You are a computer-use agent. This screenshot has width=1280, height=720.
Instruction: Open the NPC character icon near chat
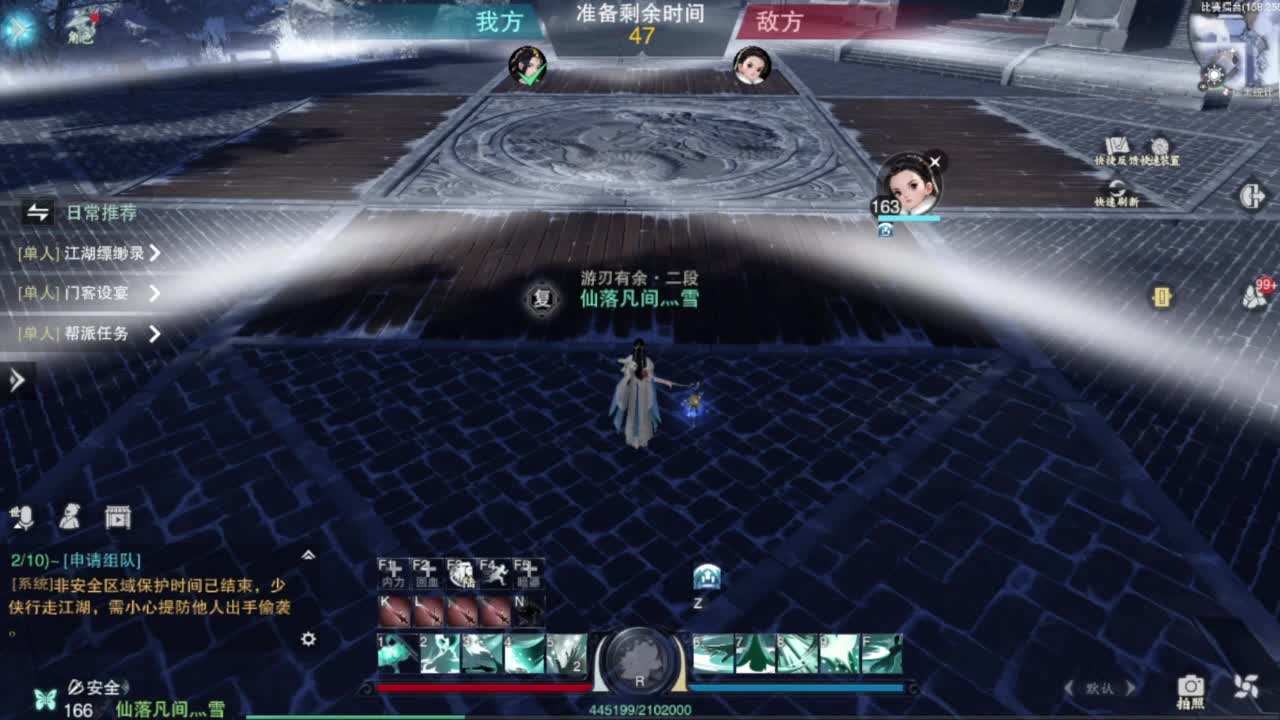[x=68, y=518]
